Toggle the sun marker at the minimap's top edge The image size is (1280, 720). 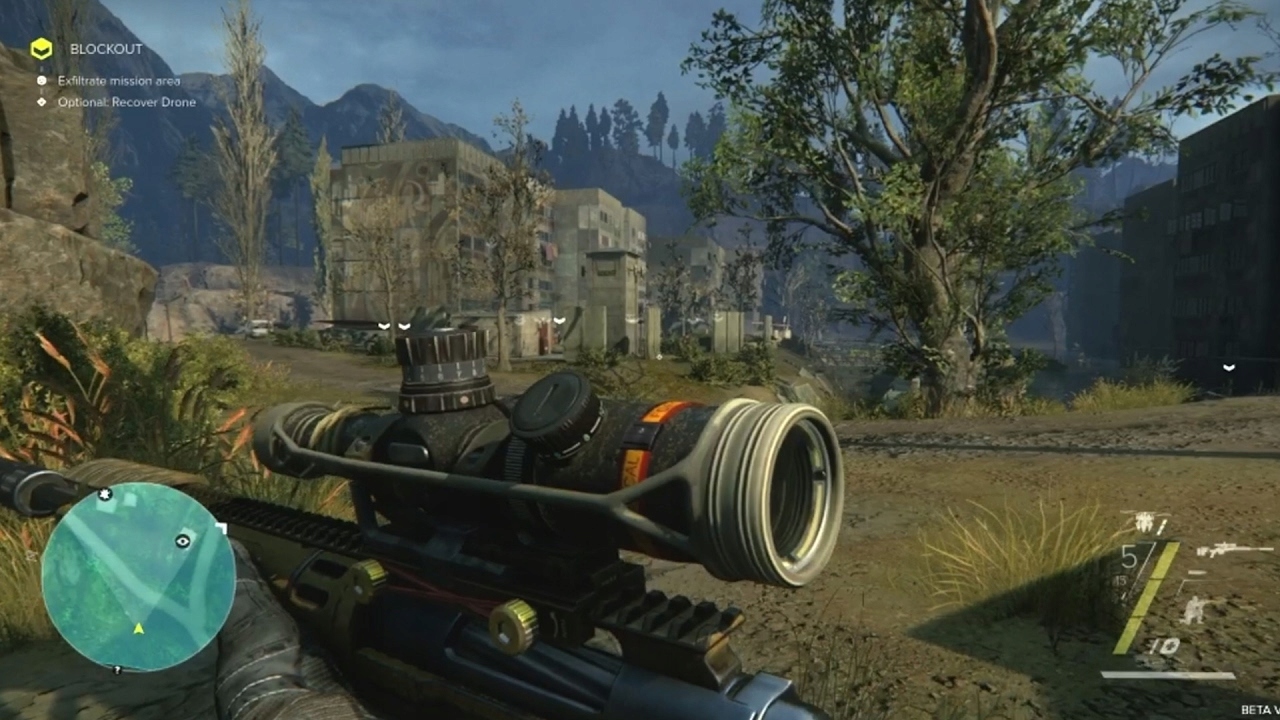pos(104,493)
